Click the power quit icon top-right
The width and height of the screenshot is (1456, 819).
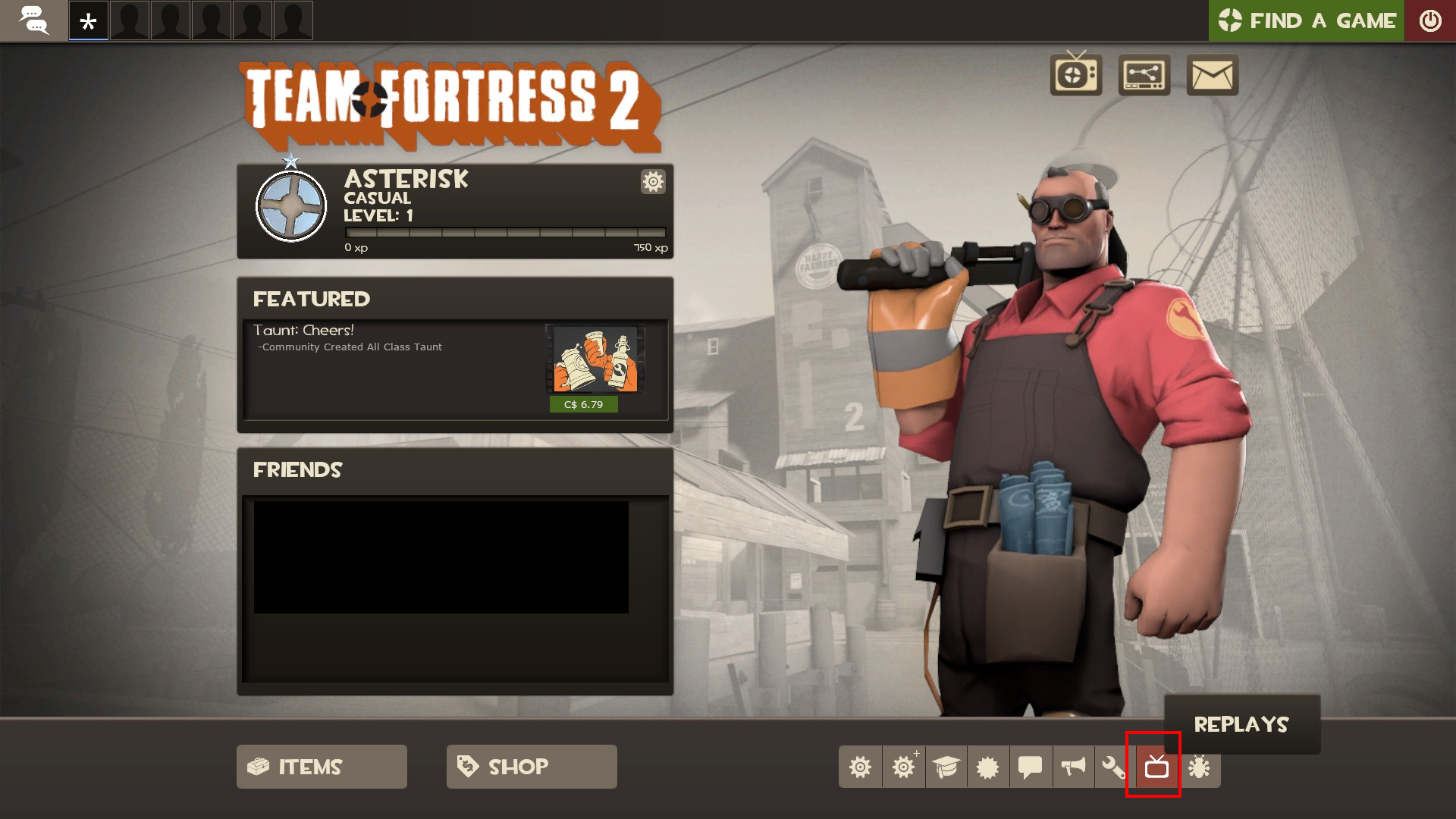click(x=1432, y=20)
